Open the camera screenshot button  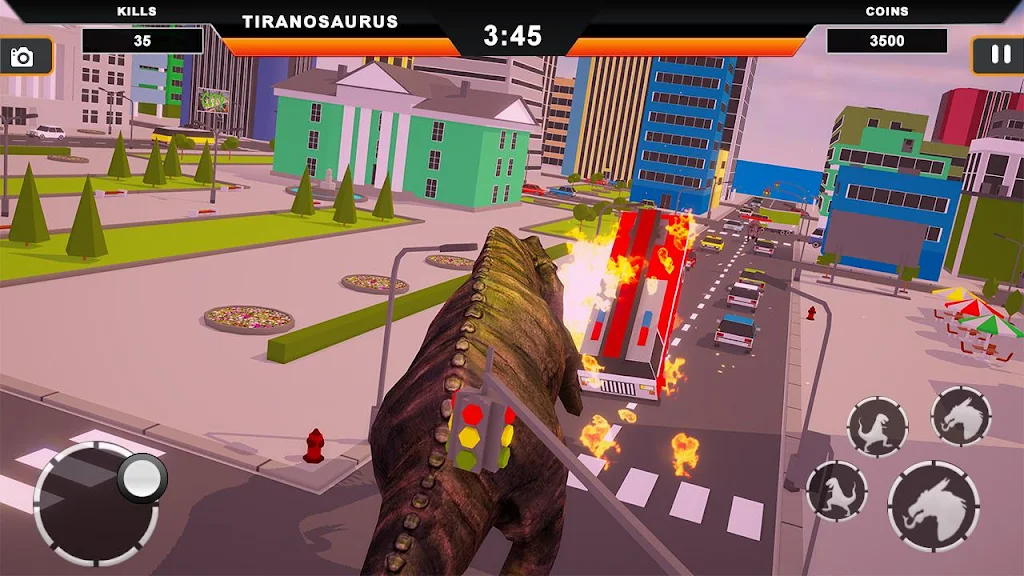(x=22, y=57)
